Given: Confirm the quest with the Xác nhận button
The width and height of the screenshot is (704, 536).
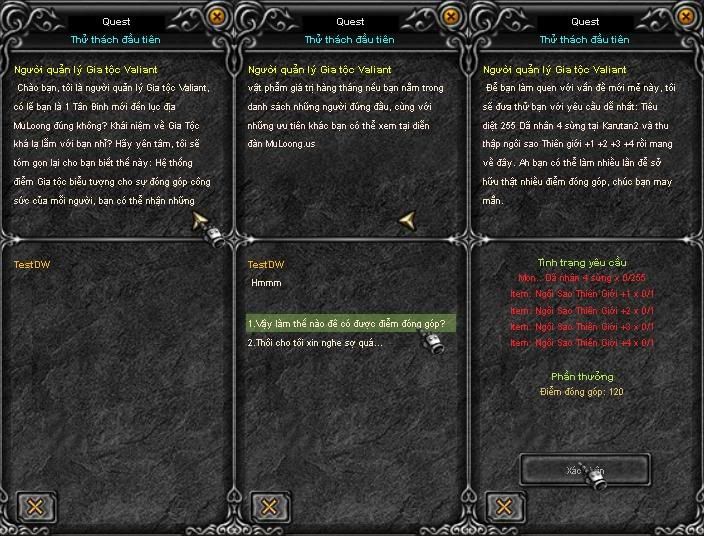Looking at the screenshot, I should coord(585,469).
